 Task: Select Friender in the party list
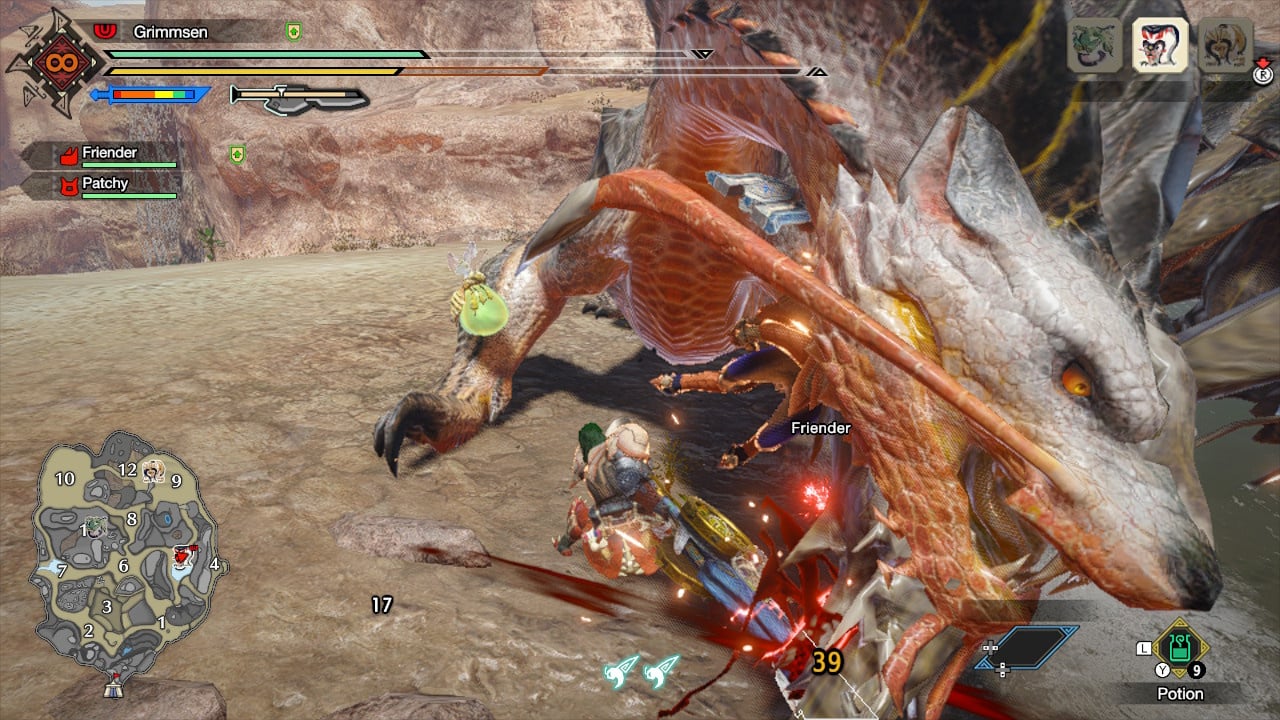108,154
